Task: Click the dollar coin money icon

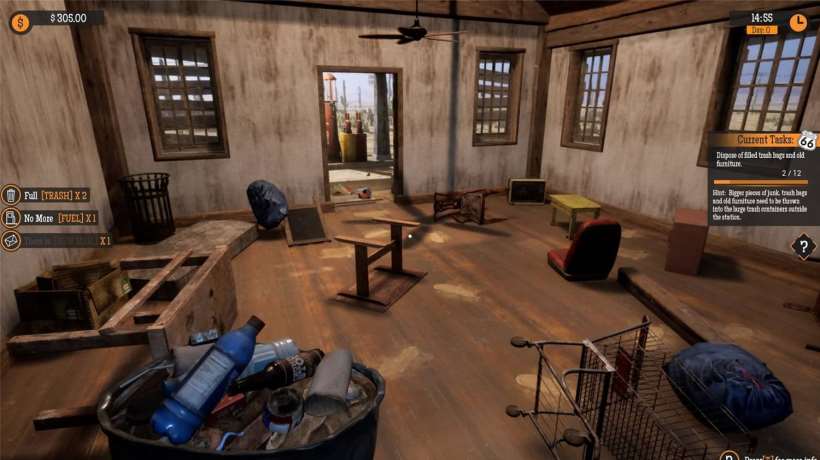Action: point(20,18)
